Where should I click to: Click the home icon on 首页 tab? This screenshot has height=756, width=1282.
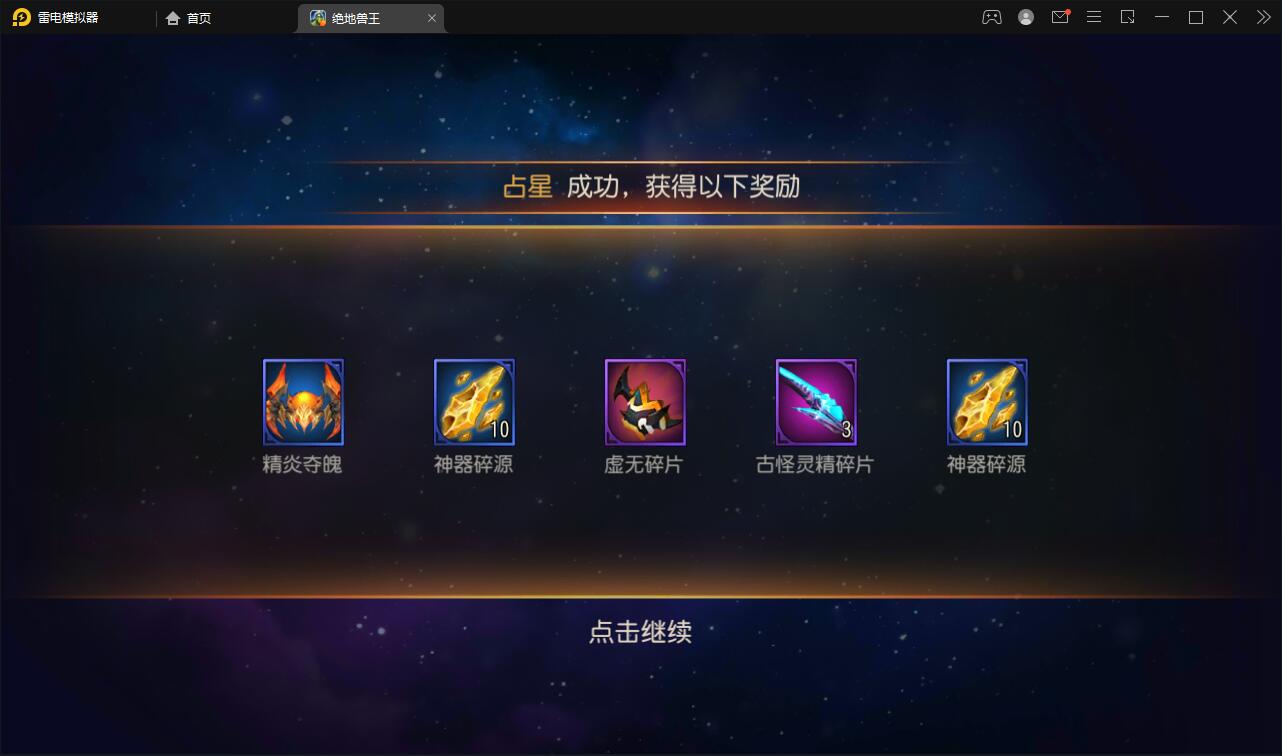pyautogui.click(x=171, y=17)
